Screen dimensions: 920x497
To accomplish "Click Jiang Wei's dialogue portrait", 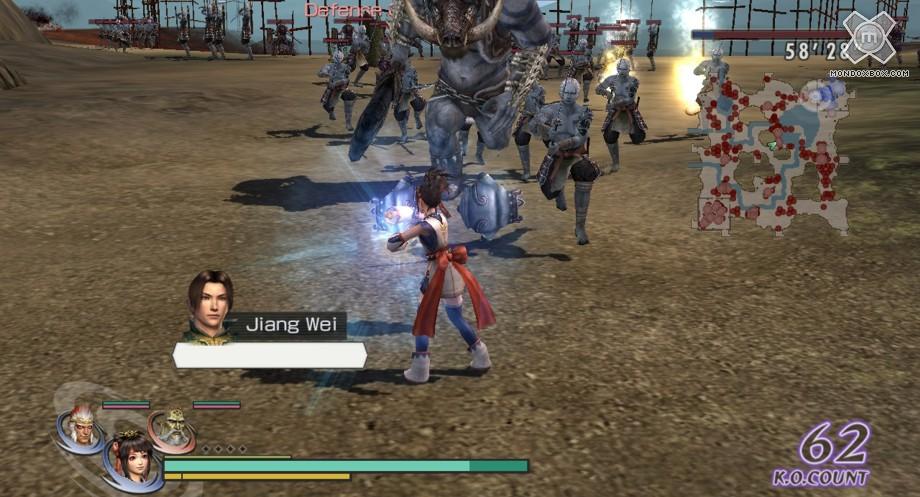I will [x=209, y=306].
